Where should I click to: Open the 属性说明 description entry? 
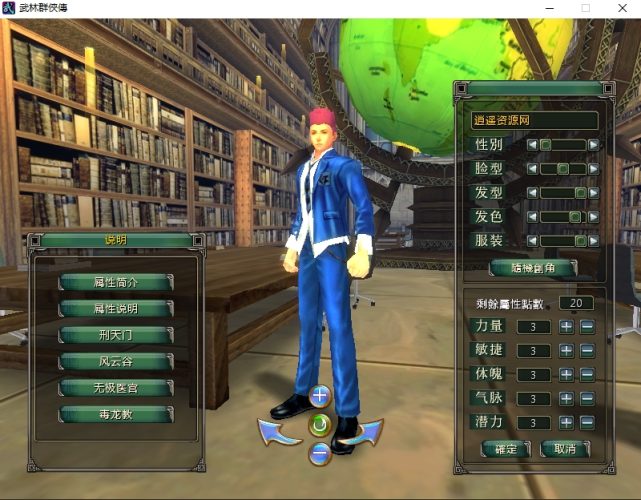point(116,309)
